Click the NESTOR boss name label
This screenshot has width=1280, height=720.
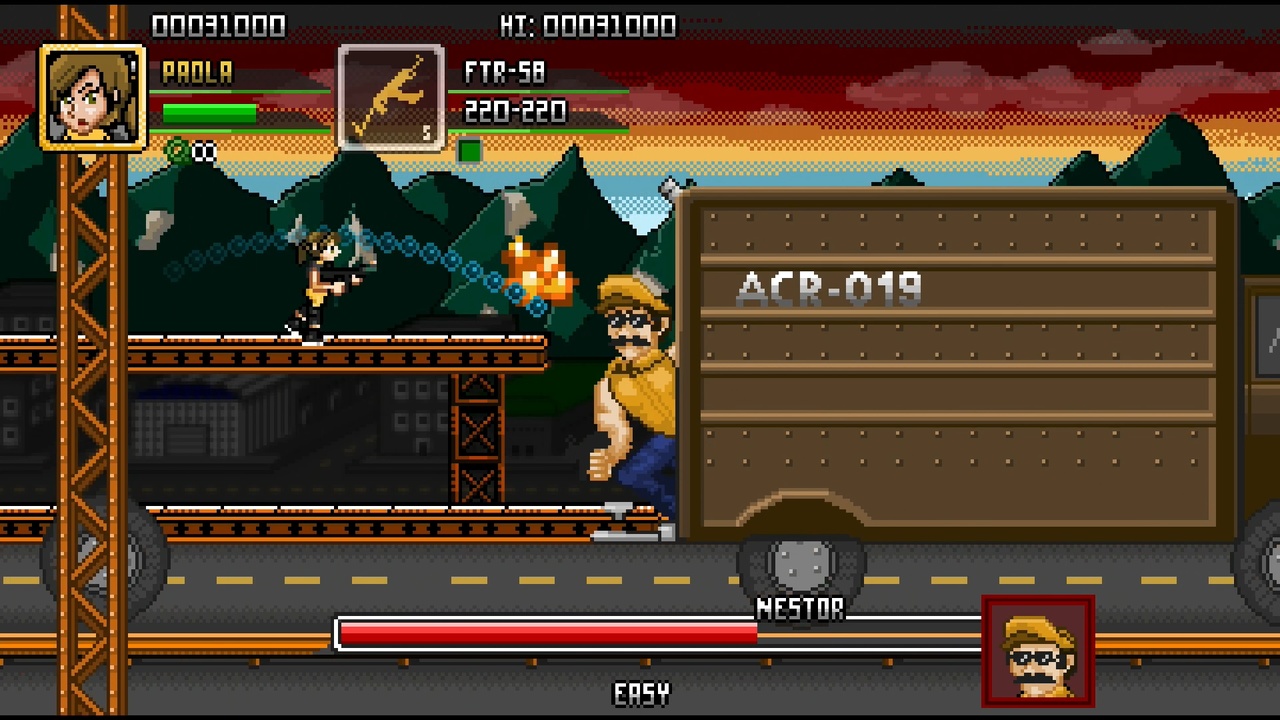tap(799, 608)
